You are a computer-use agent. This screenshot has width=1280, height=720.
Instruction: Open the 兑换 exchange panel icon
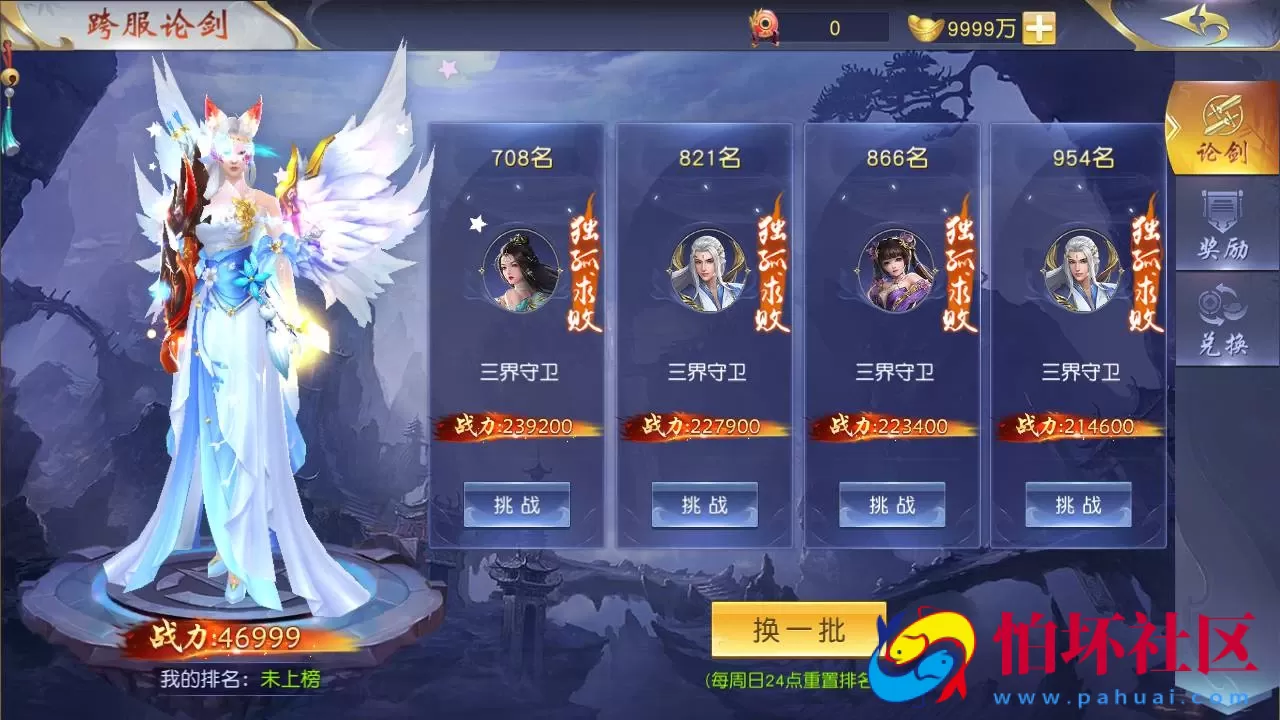point(1222,315)
